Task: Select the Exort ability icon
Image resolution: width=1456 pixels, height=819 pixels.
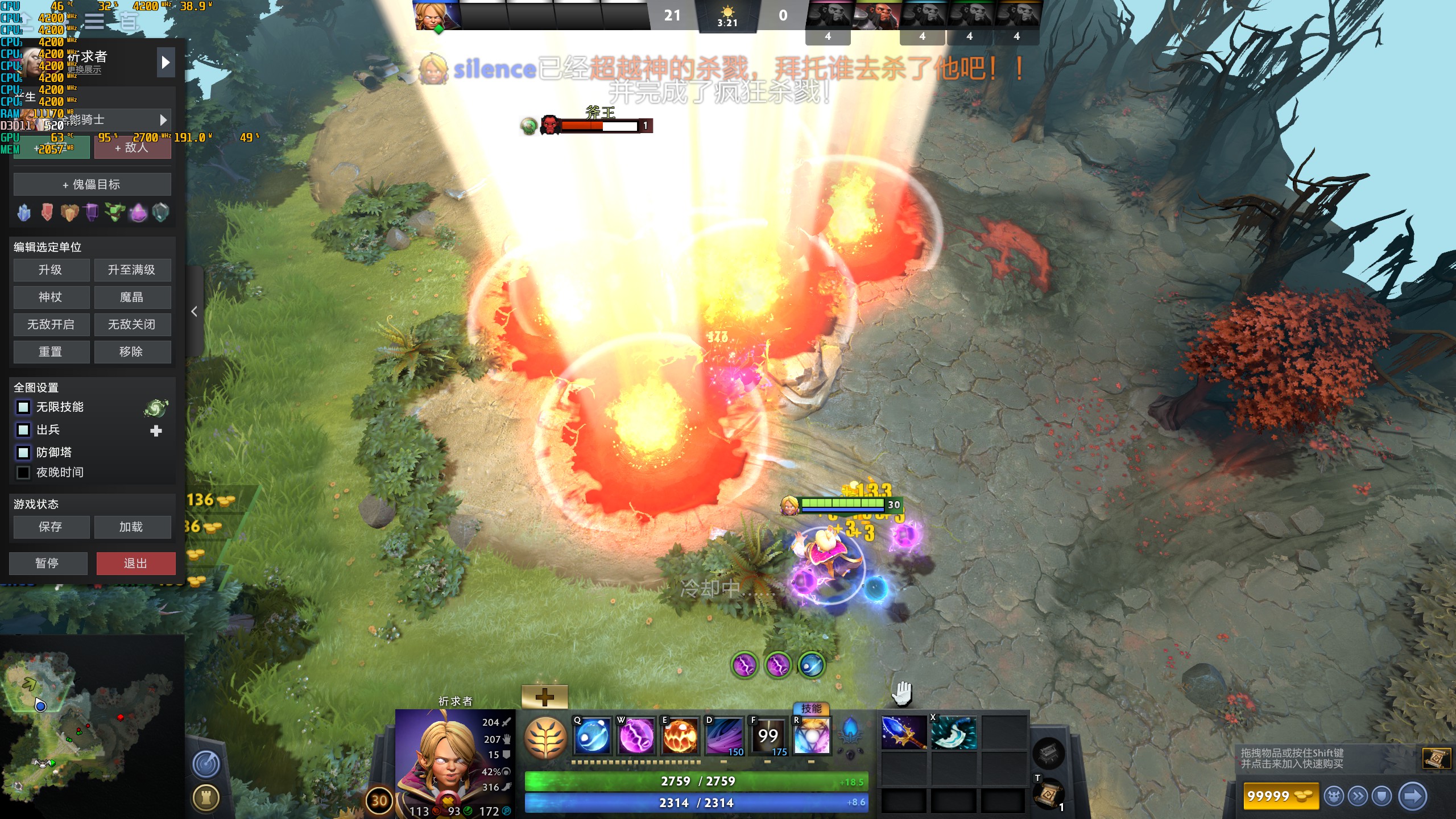Action: [x=681, y=735]
